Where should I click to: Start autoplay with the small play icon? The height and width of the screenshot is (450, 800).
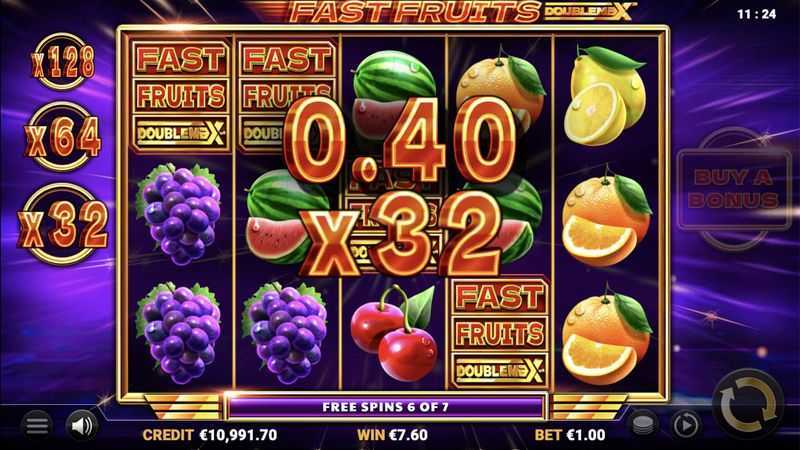click(x=684, y=423)
